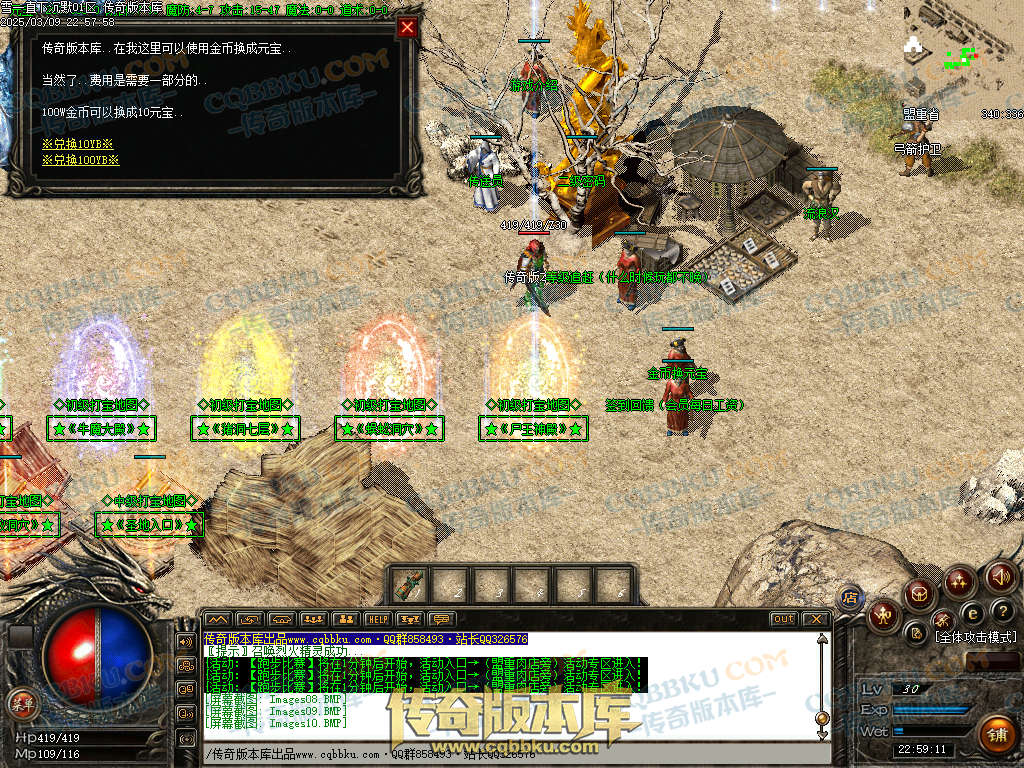The image size is (1024, 768).
Task: Open the round 'e' button
Action: [972, 613]
